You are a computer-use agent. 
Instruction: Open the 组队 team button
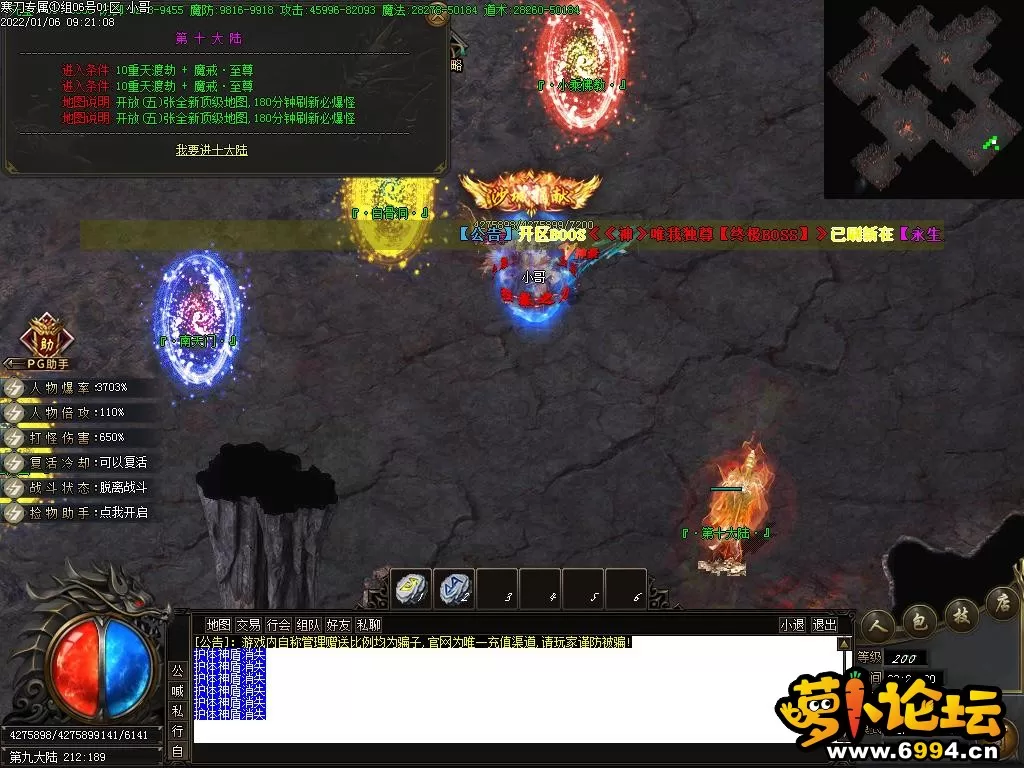(x=308, y=625)
